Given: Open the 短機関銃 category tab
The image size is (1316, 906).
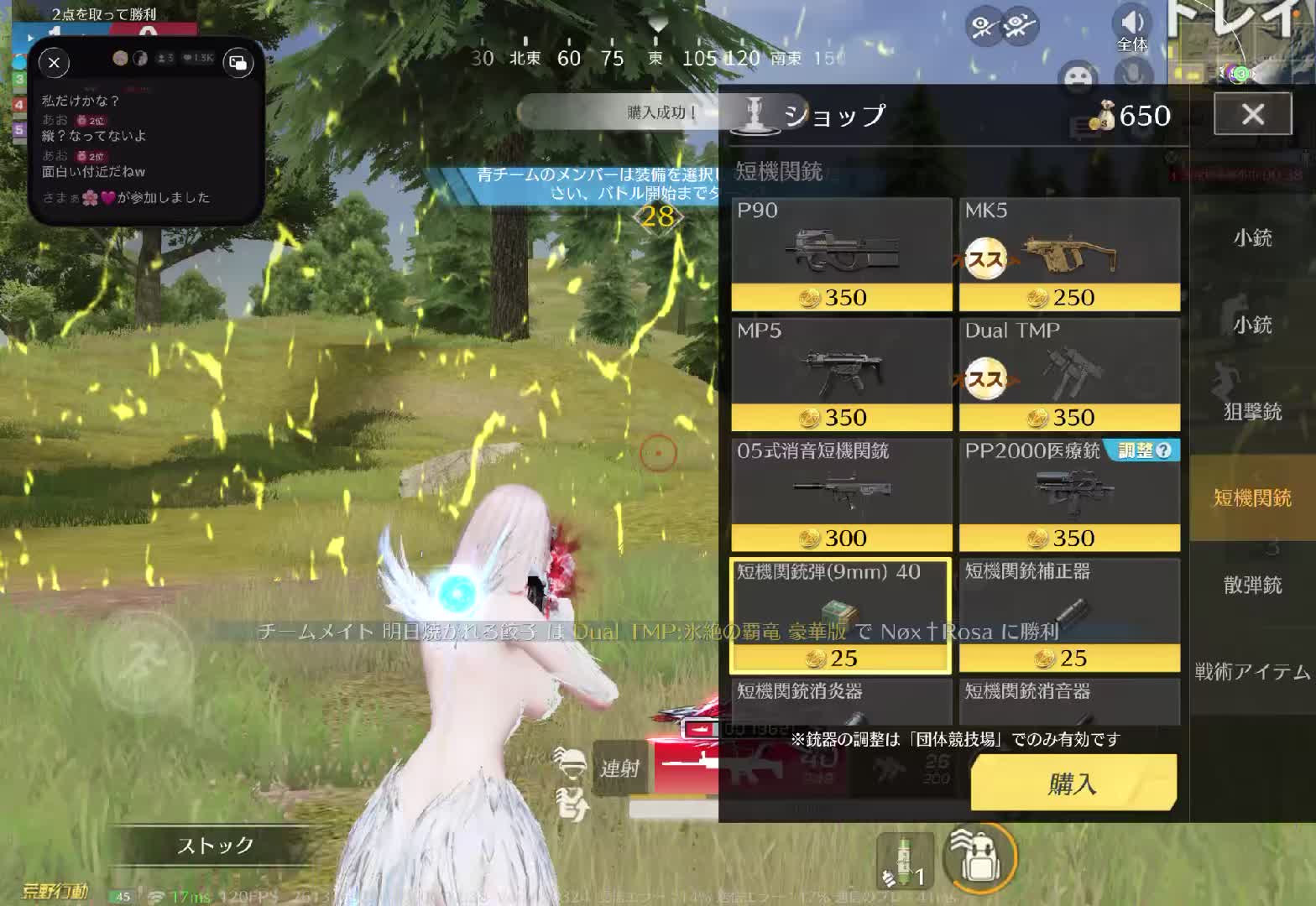Looking at the screenshot, I should [x=1252, y=498].
